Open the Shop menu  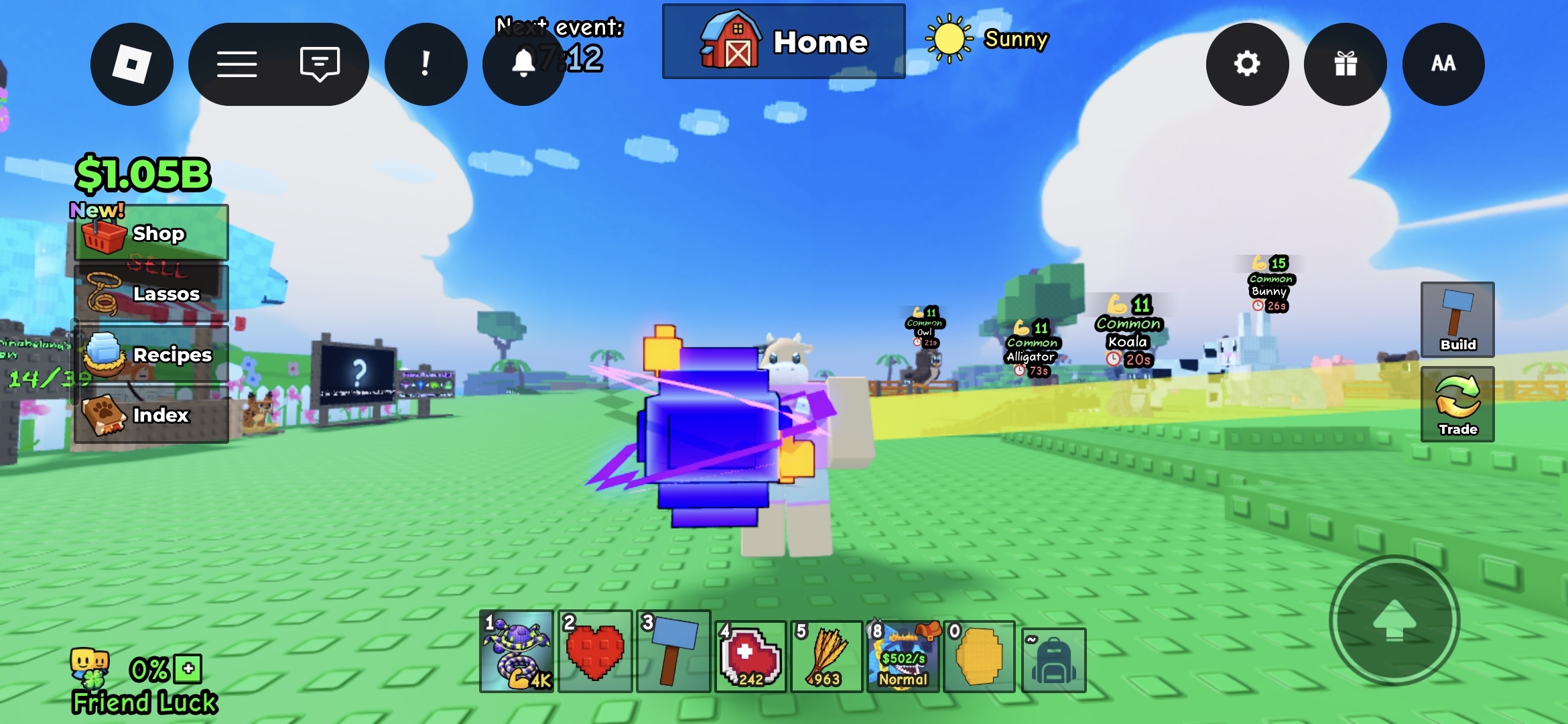(151, 233)
